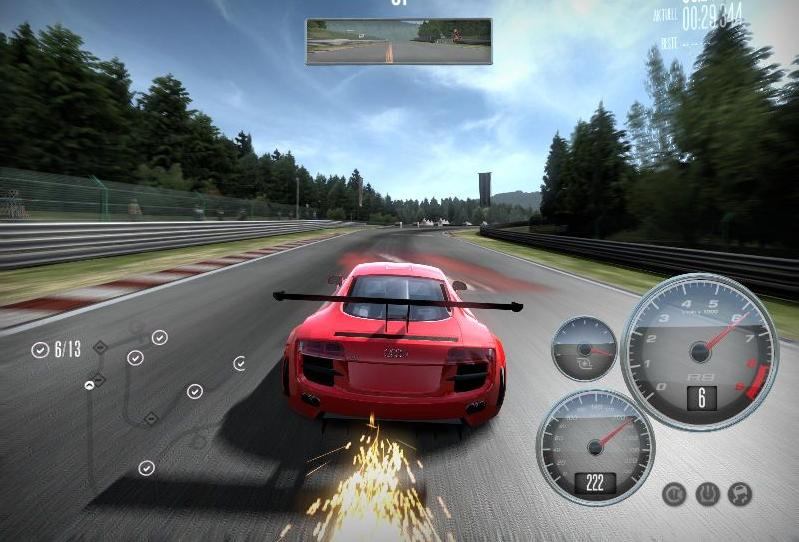Open the track minimap

click(x=140, y=400)
